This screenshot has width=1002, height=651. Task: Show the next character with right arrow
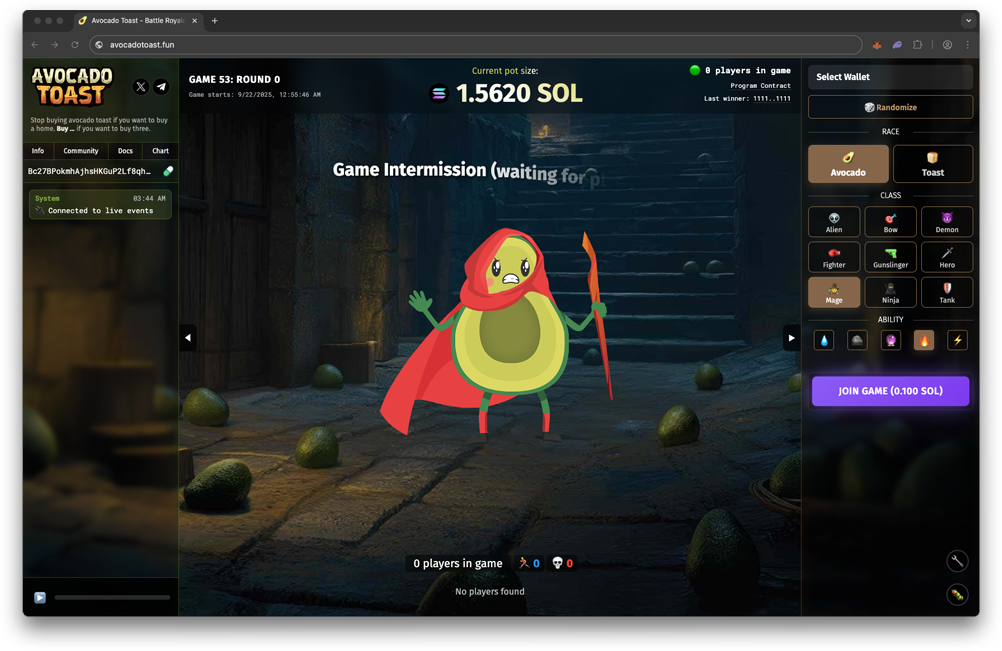[791, 338]
